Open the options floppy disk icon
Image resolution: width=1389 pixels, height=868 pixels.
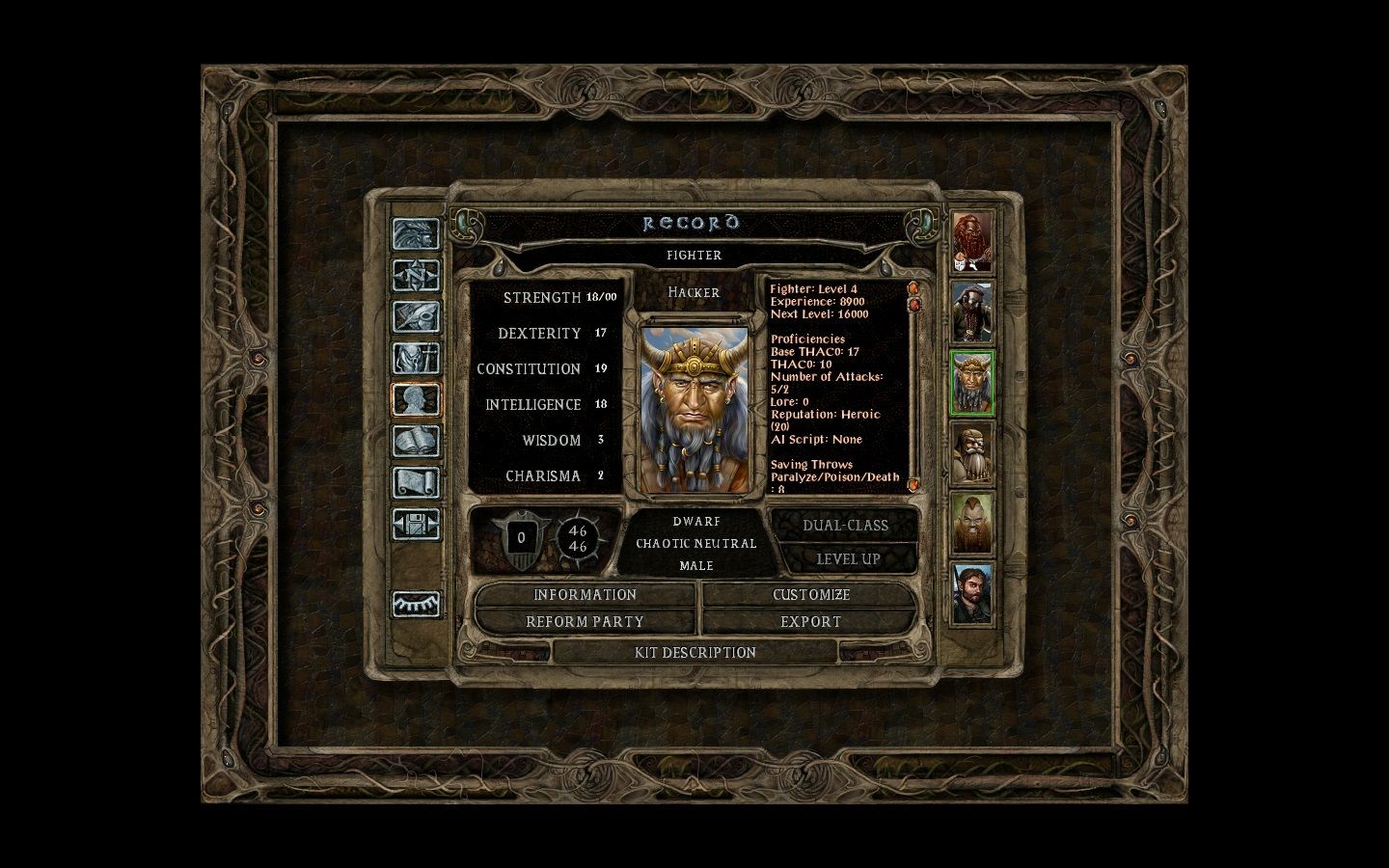[416, 524]
